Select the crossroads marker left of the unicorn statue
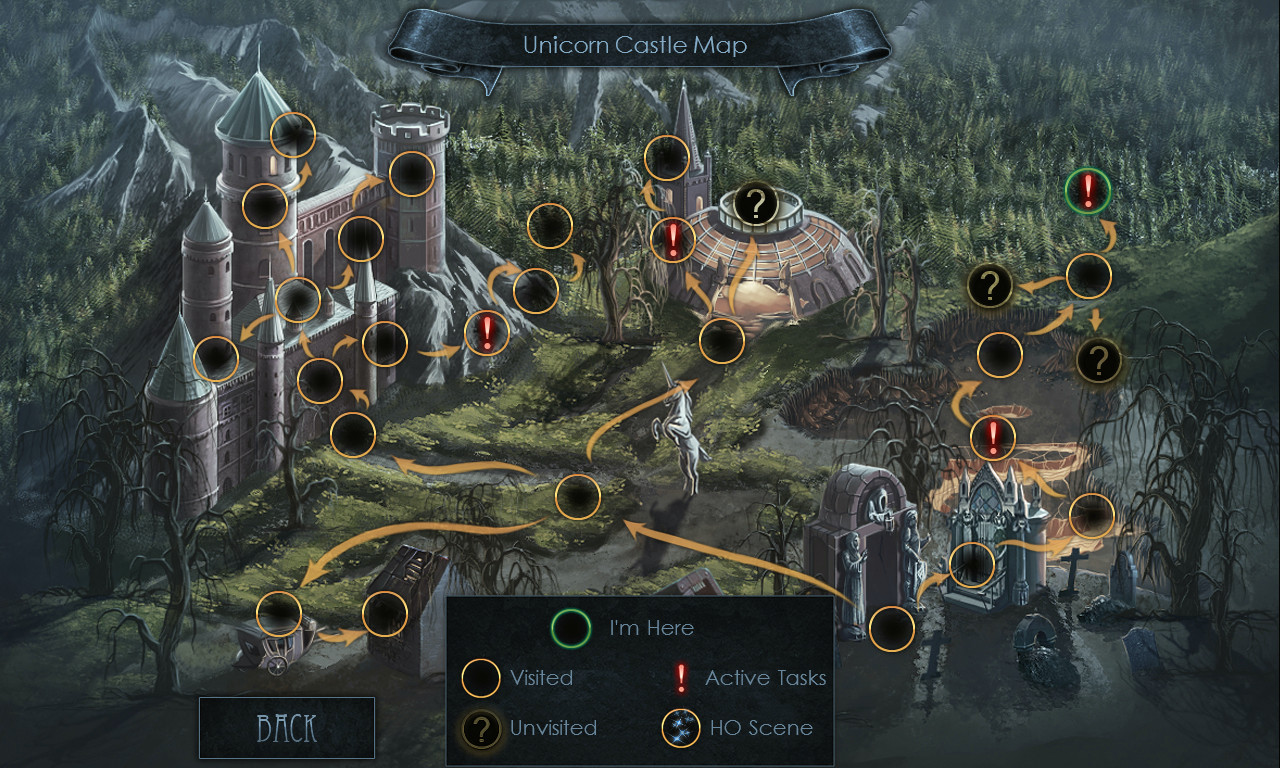The width and height of the screenshot is (1280, 768). point(577,498)
